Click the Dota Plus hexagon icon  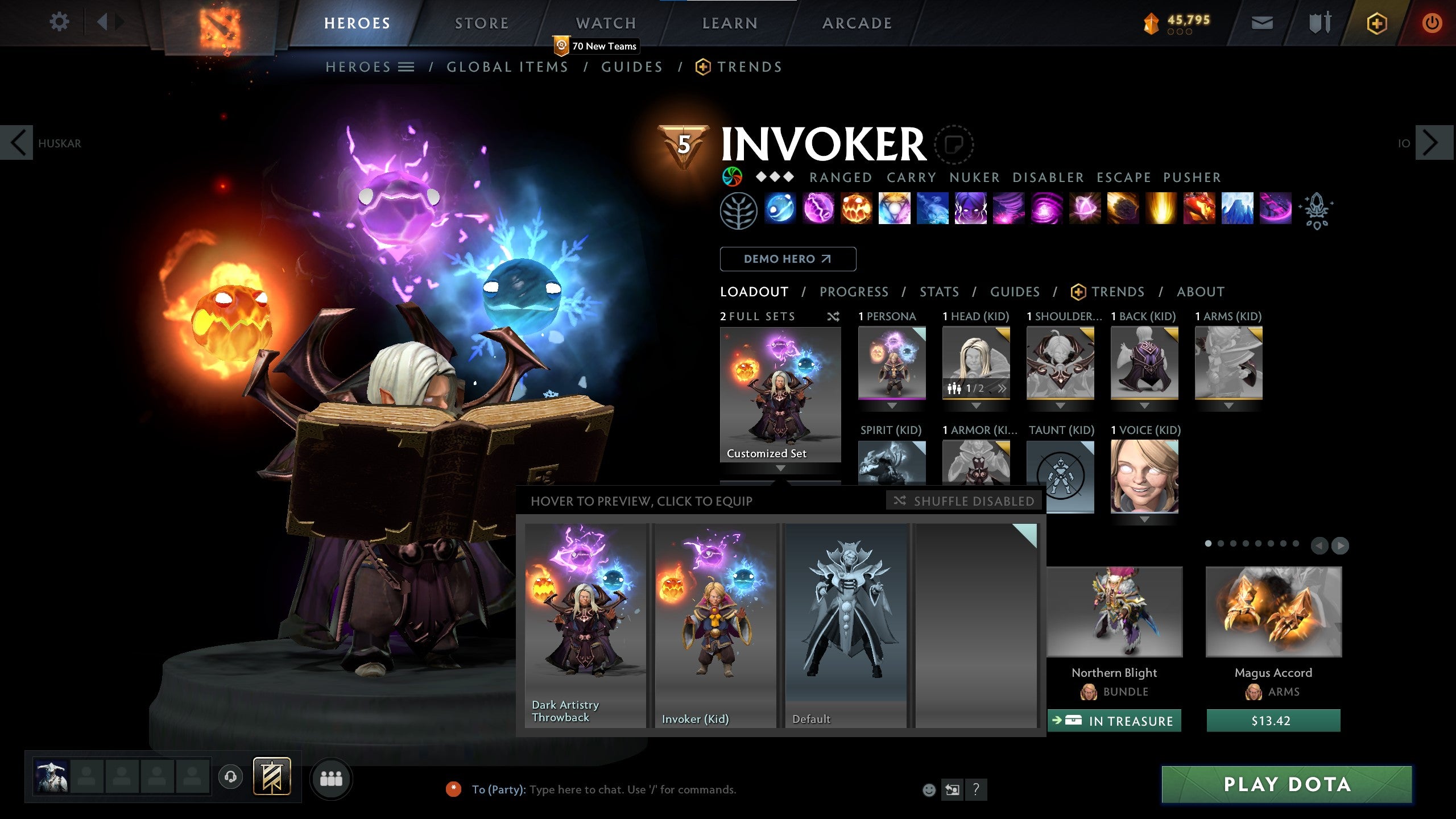pos(1376,24)
